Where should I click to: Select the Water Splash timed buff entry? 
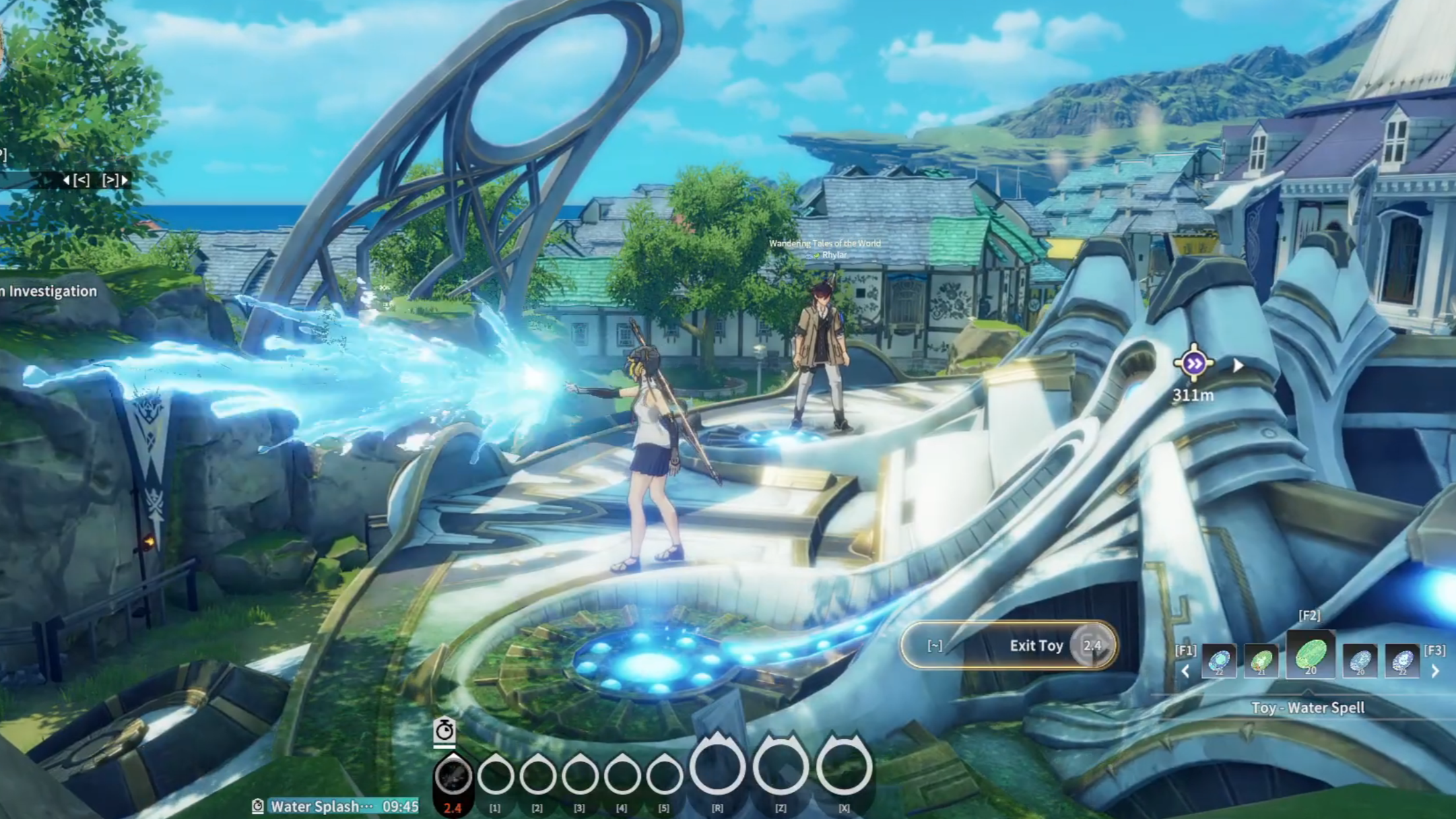(336, 806)
